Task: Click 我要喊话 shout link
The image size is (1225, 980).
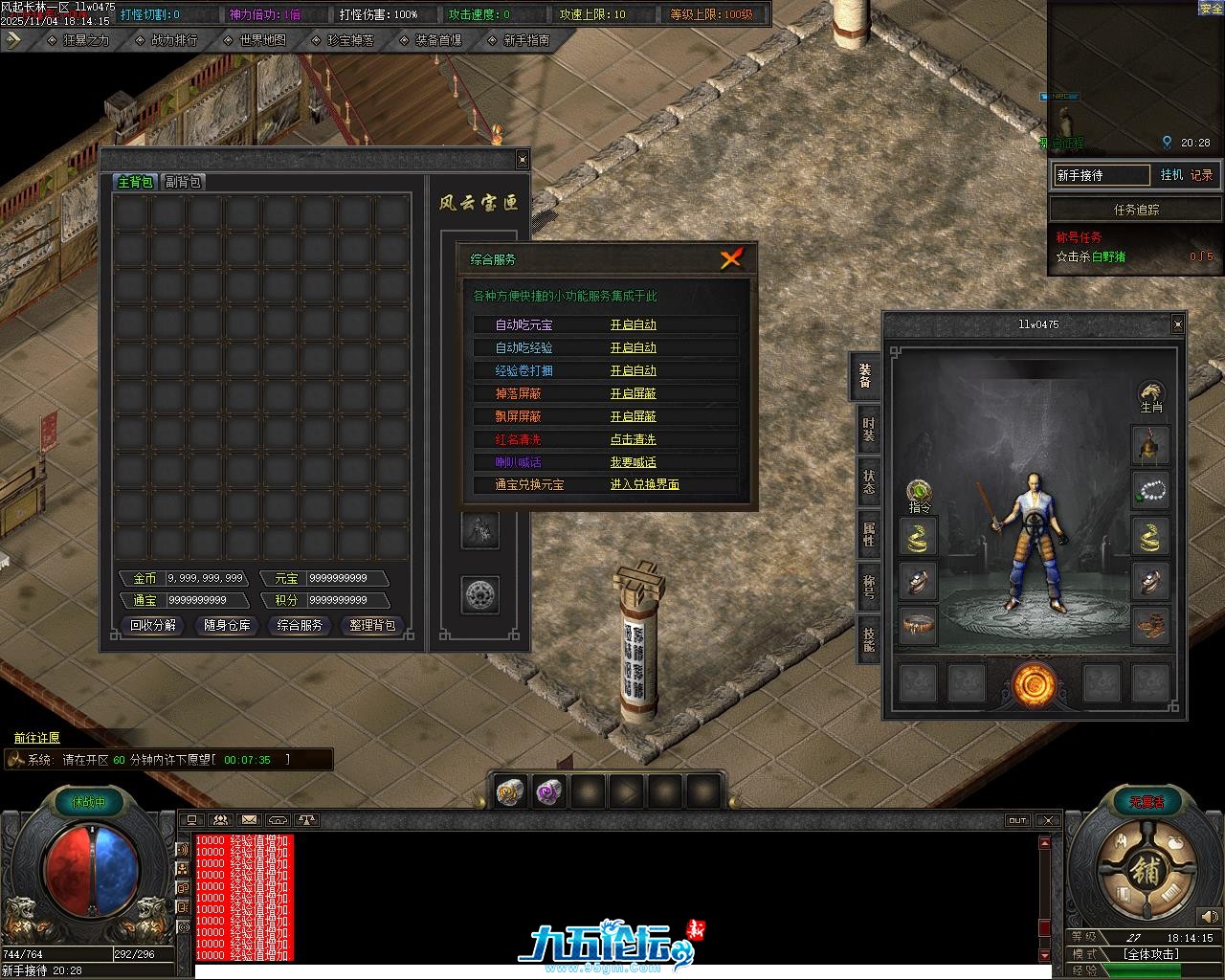Action: (x=634, y=462)
